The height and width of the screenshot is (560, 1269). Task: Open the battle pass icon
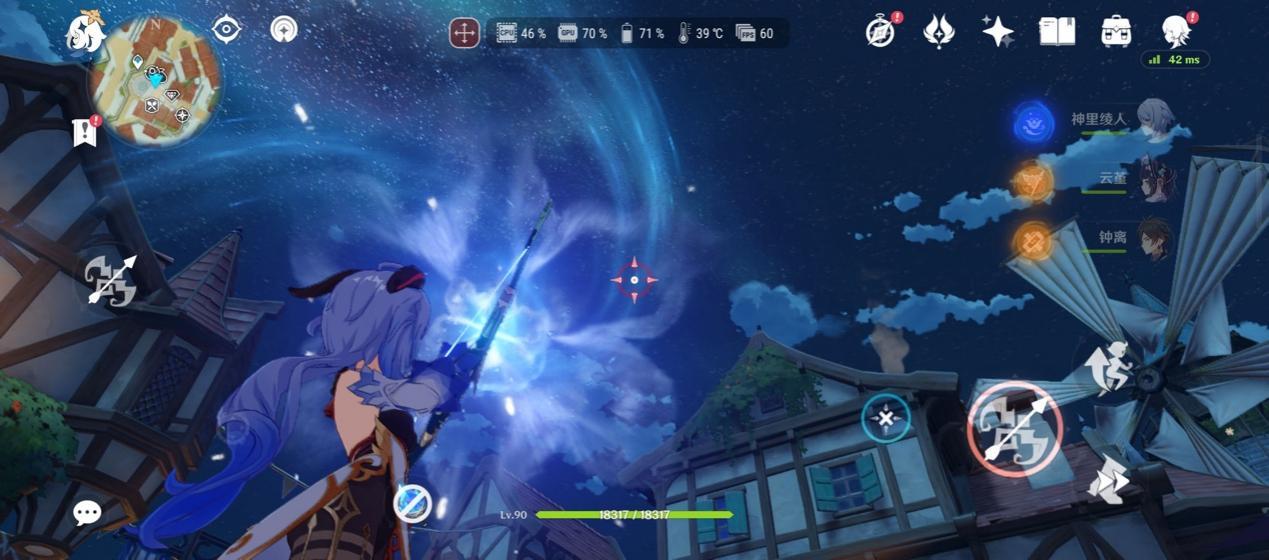(938, 31)
